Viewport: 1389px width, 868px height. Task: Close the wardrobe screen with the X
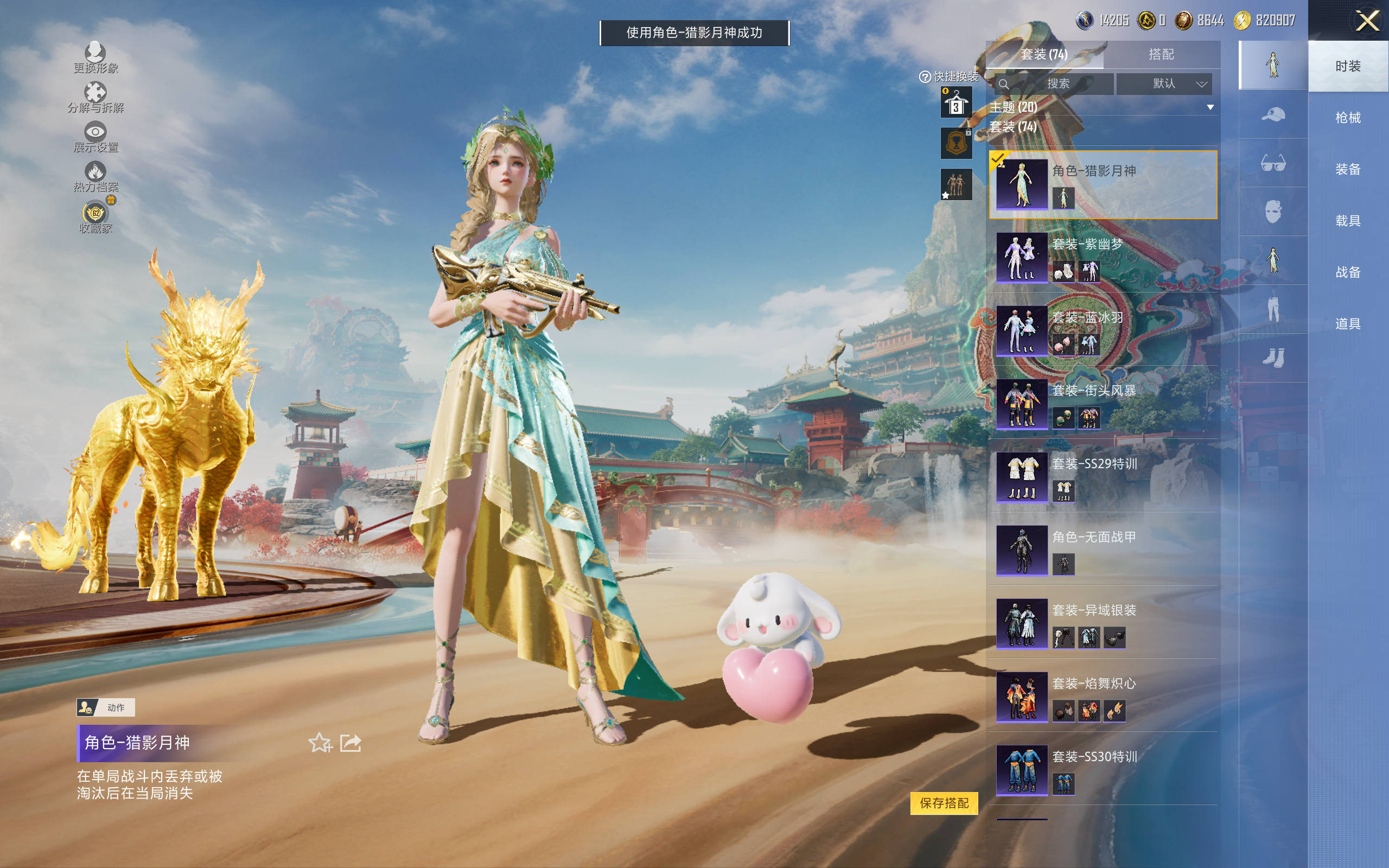pos(1367,21)
